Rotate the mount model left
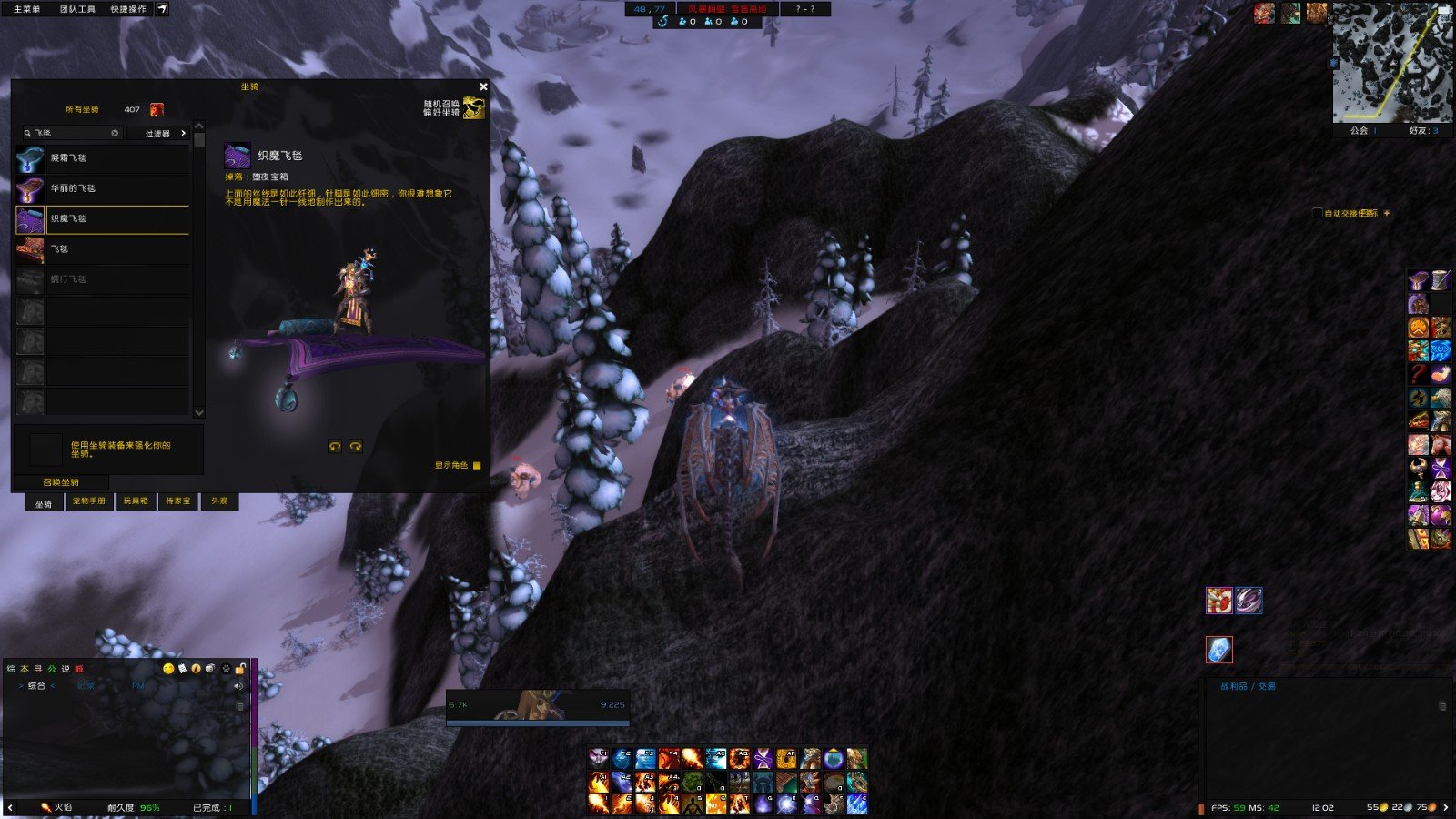Screen dimensions: 1456x819 point(335,446)
